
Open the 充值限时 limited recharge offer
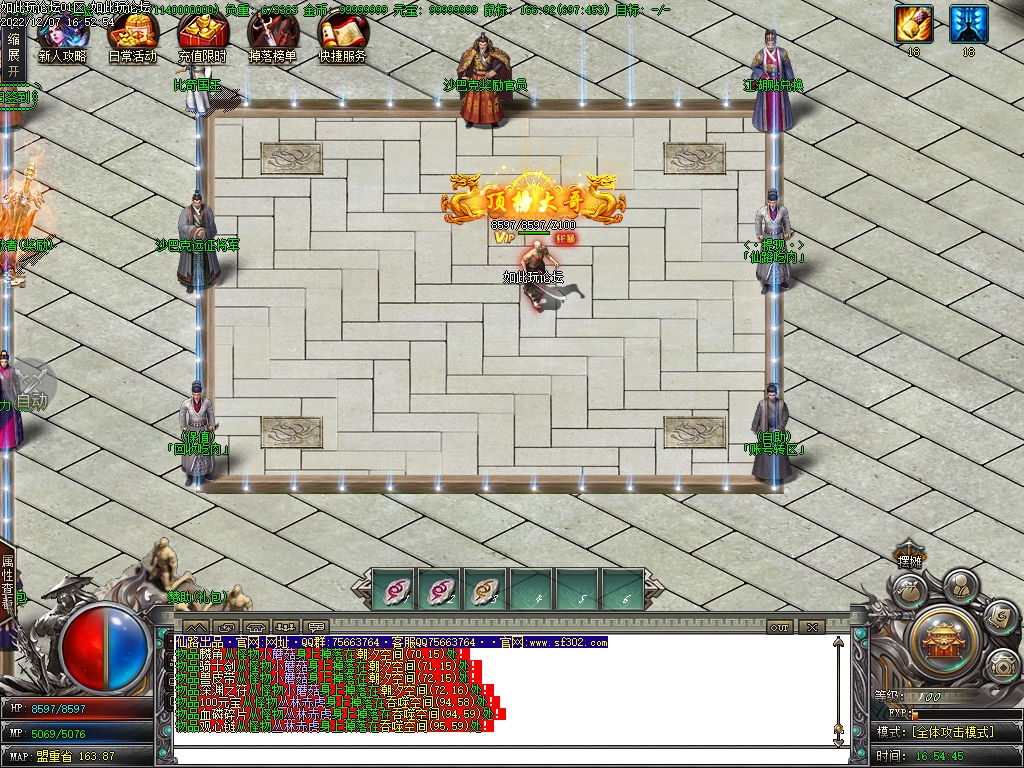pos(202,38)
